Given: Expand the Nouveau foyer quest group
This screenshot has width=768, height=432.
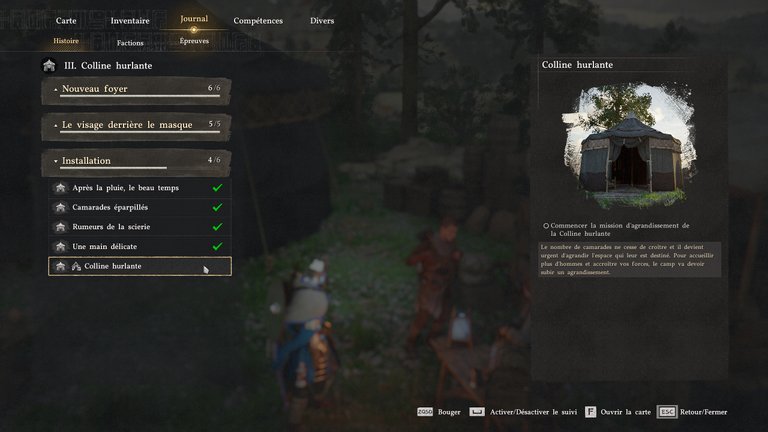Looking at the screenshot, I should click(x=137, y=90).
